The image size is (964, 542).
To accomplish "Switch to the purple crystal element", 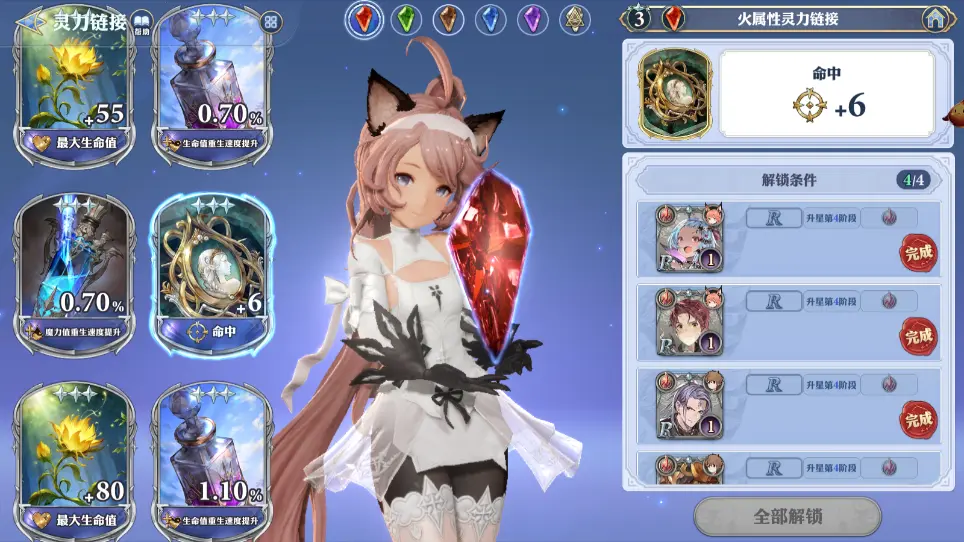I will [x=532, y=19].
